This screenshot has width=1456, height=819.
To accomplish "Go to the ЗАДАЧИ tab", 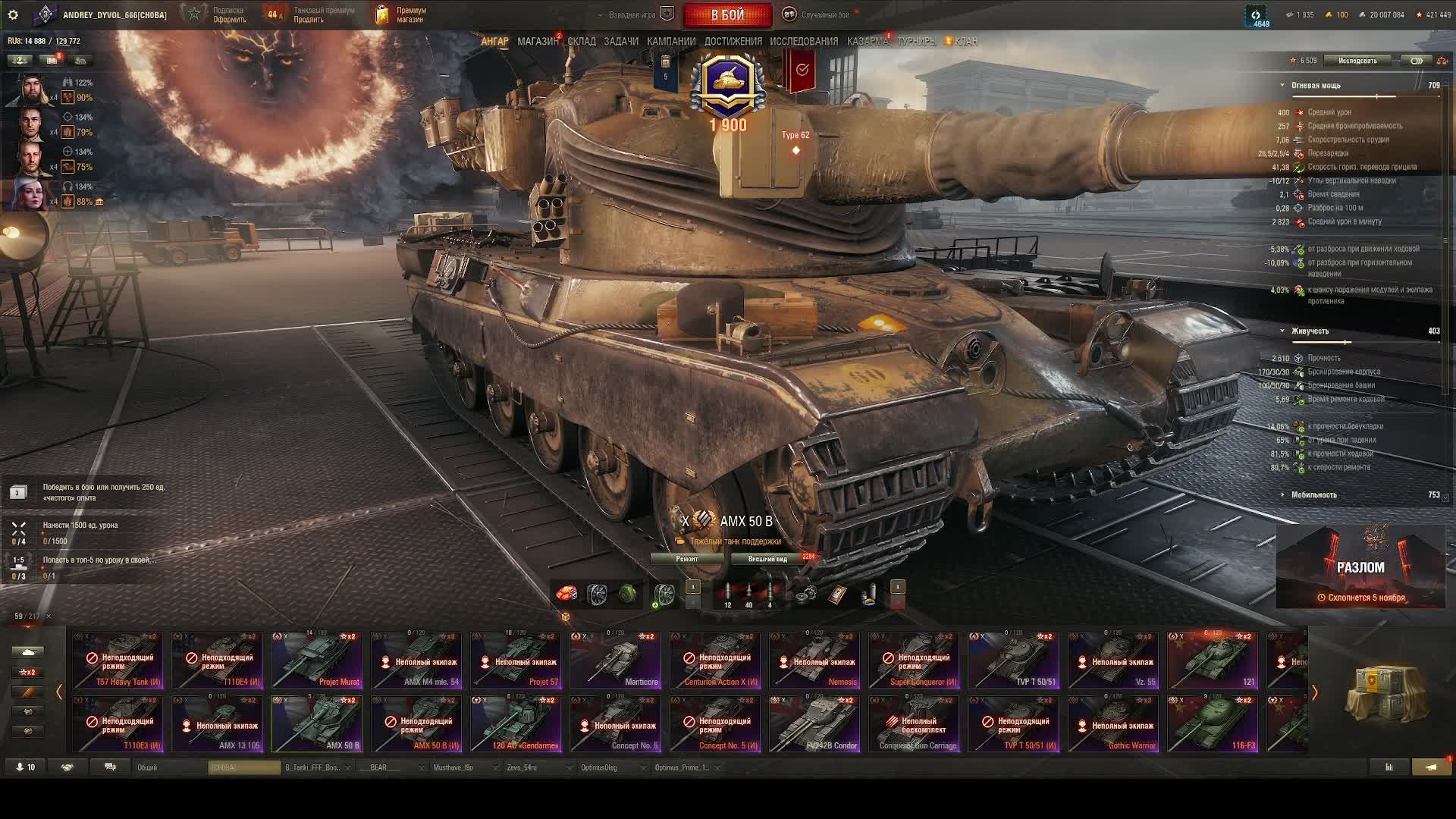I will (x=621, y=42).
